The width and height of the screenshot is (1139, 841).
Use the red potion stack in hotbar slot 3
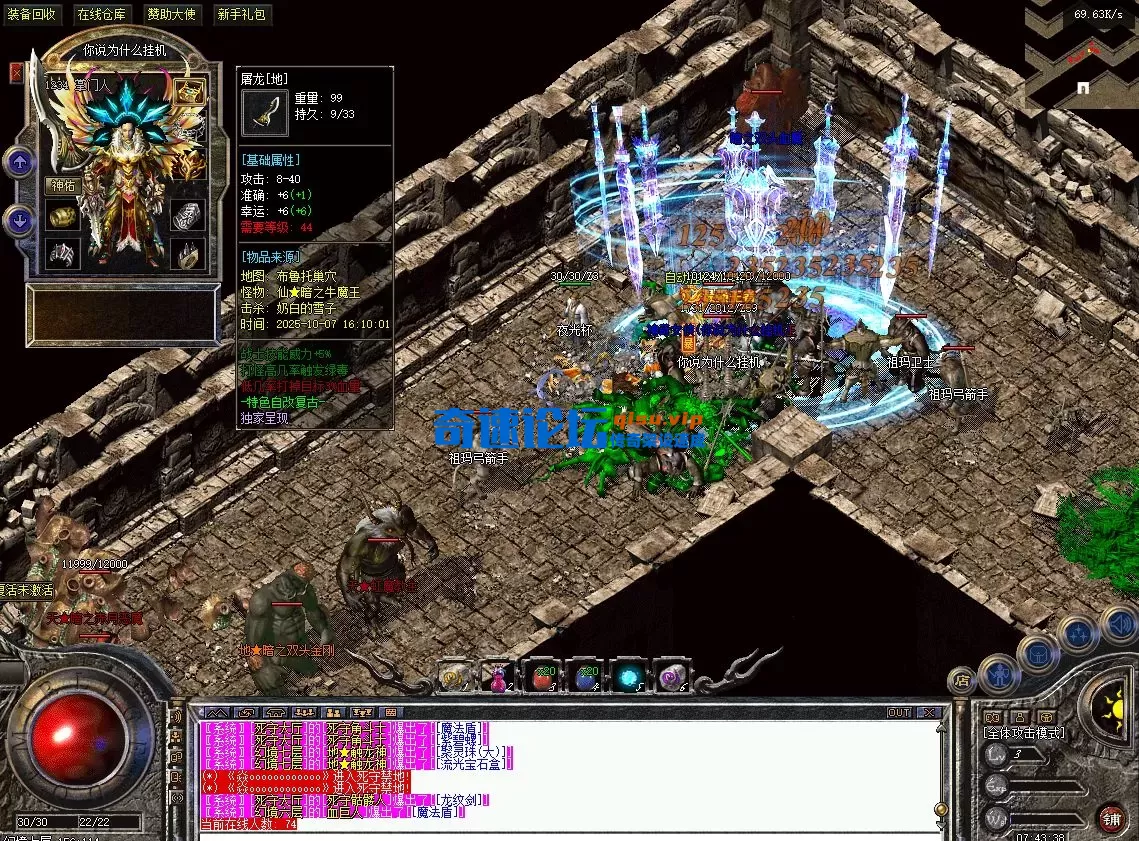click(543, 679)
